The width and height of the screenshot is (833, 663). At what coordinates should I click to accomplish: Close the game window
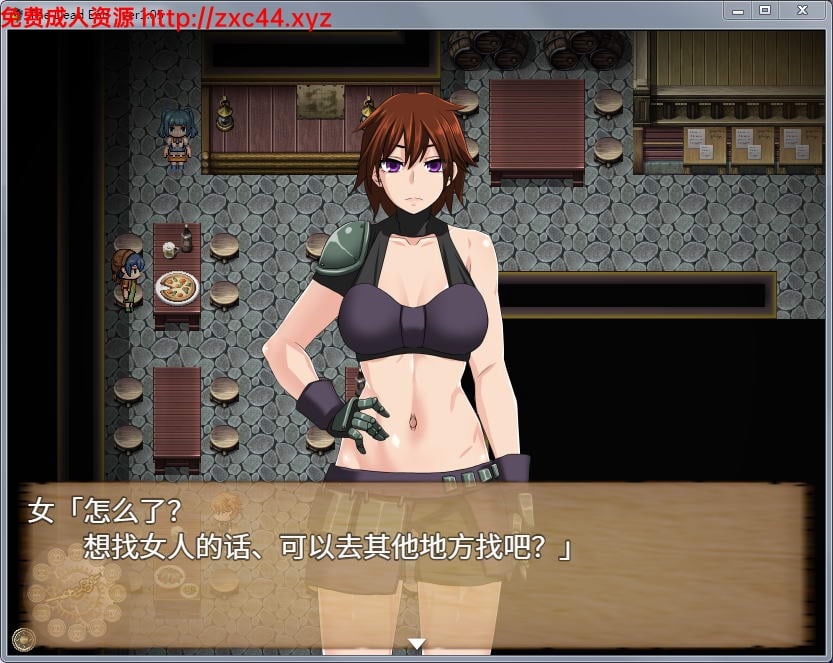click(x=802, y=10)
